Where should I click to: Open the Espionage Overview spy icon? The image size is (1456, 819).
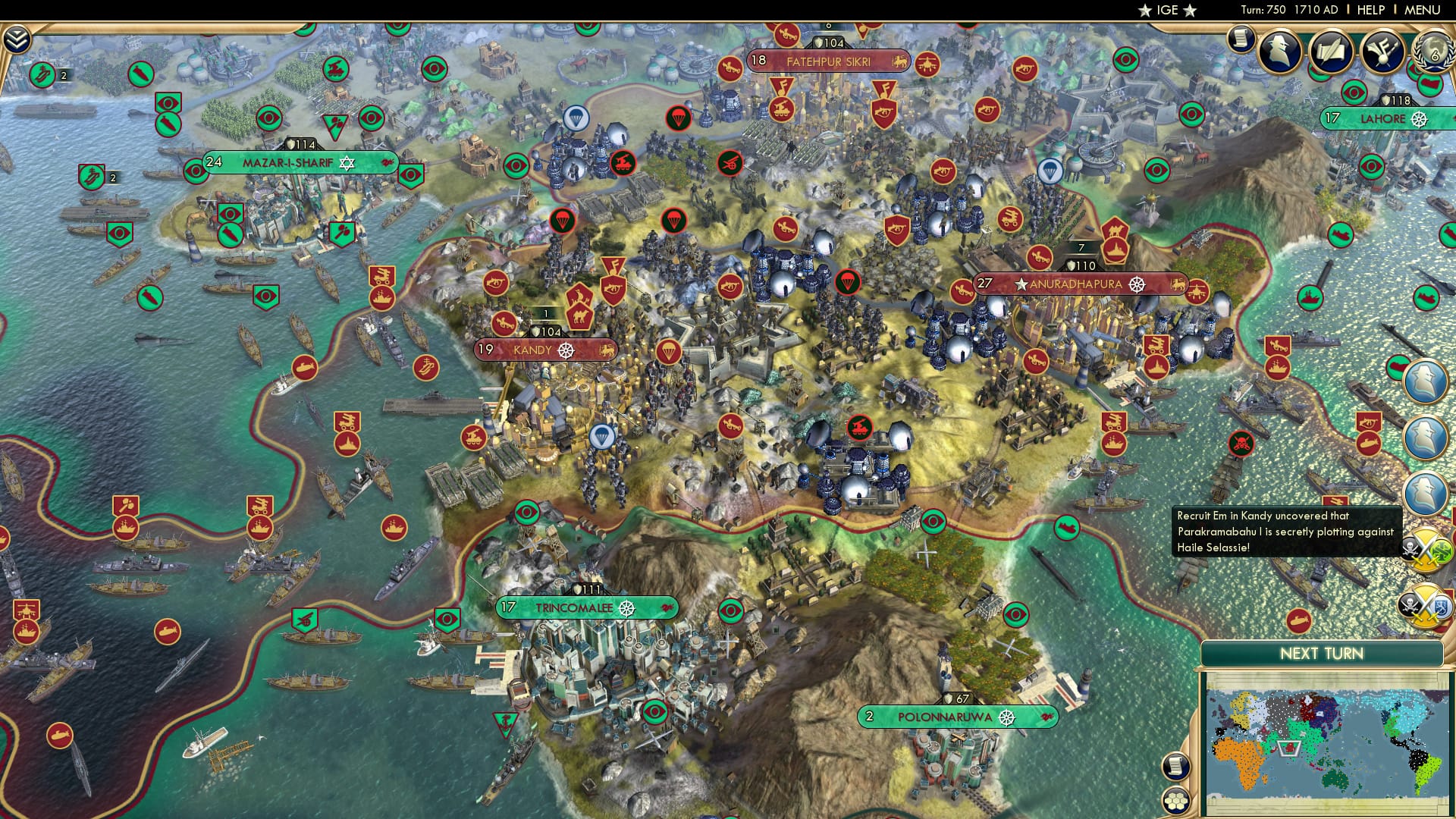pyautogui.click(x=1279, y=52)
